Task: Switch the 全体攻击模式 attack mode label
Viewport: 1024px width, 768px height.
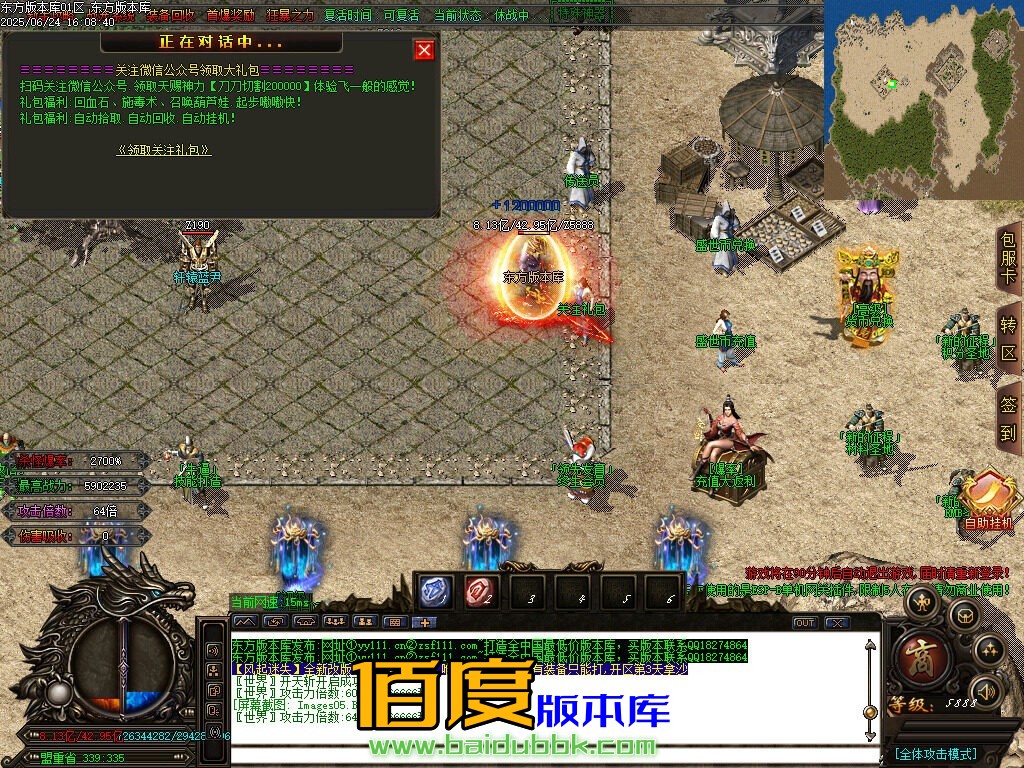Action: pos(936,754)
